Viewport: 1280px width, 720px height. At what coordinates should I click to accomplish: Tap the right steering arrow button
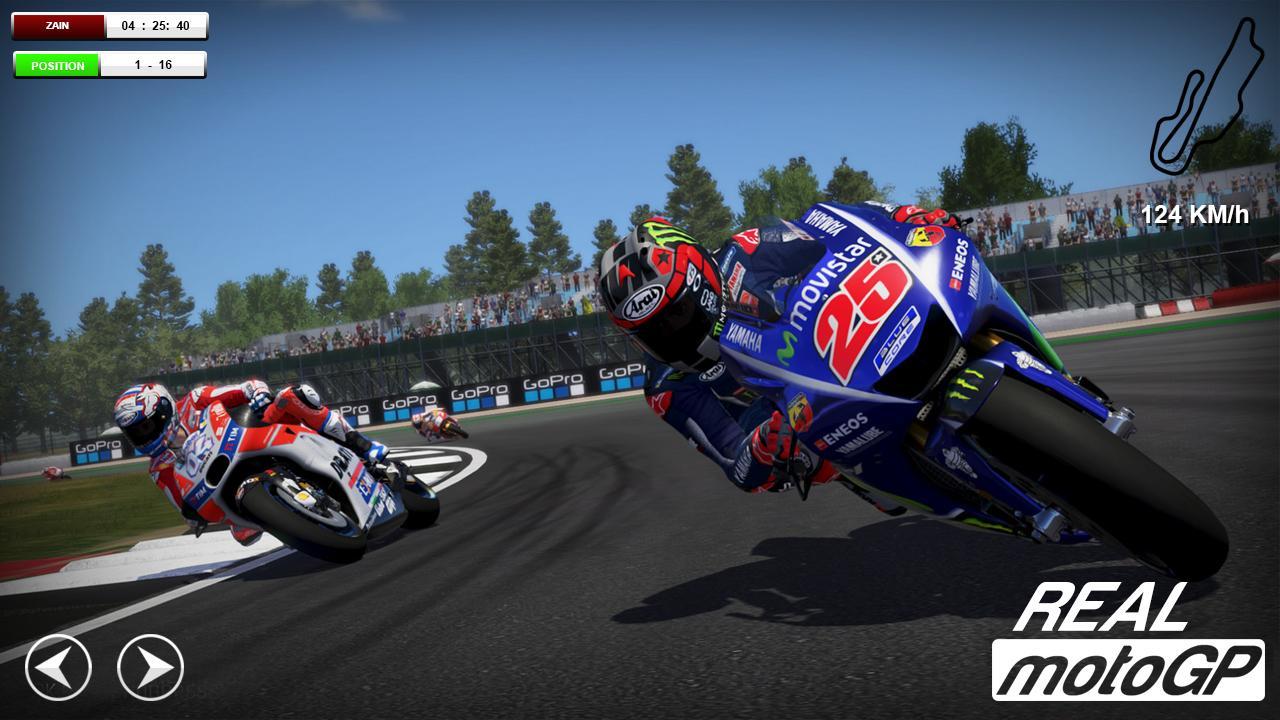click(x=151, y=667)
